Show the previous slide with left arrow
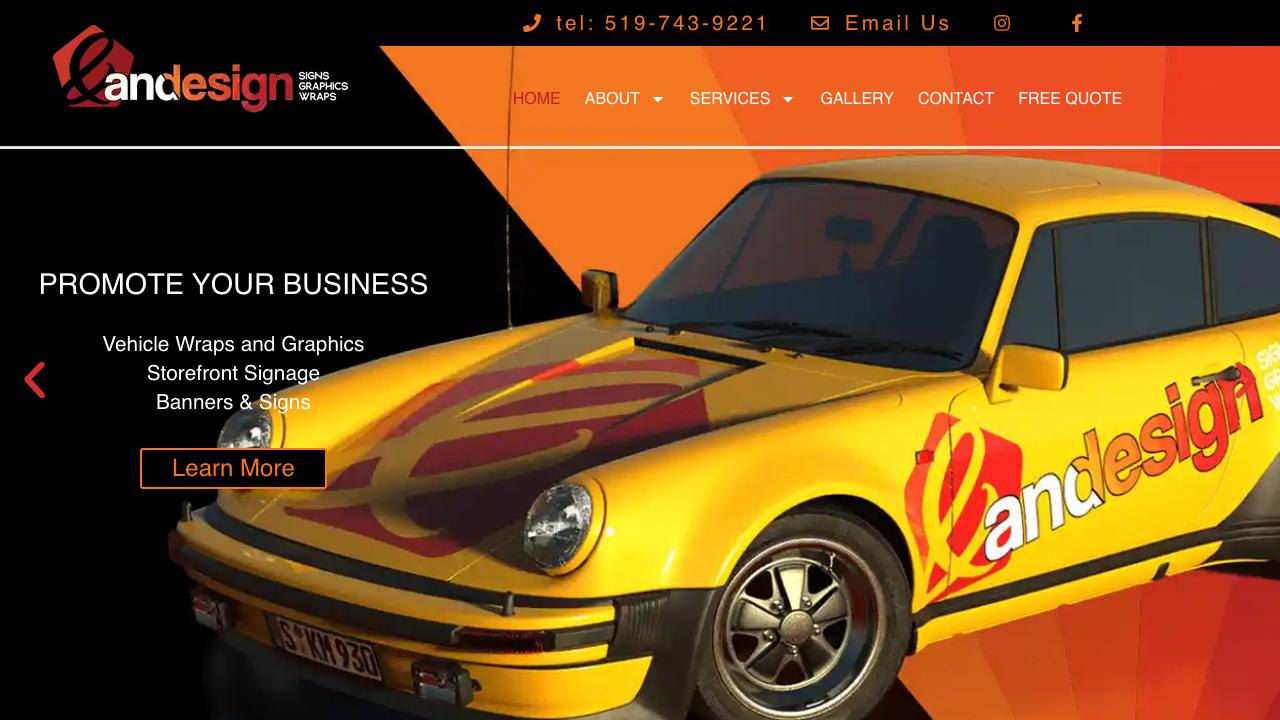This screenshot has height=720, width=1280. click(35, 380)
